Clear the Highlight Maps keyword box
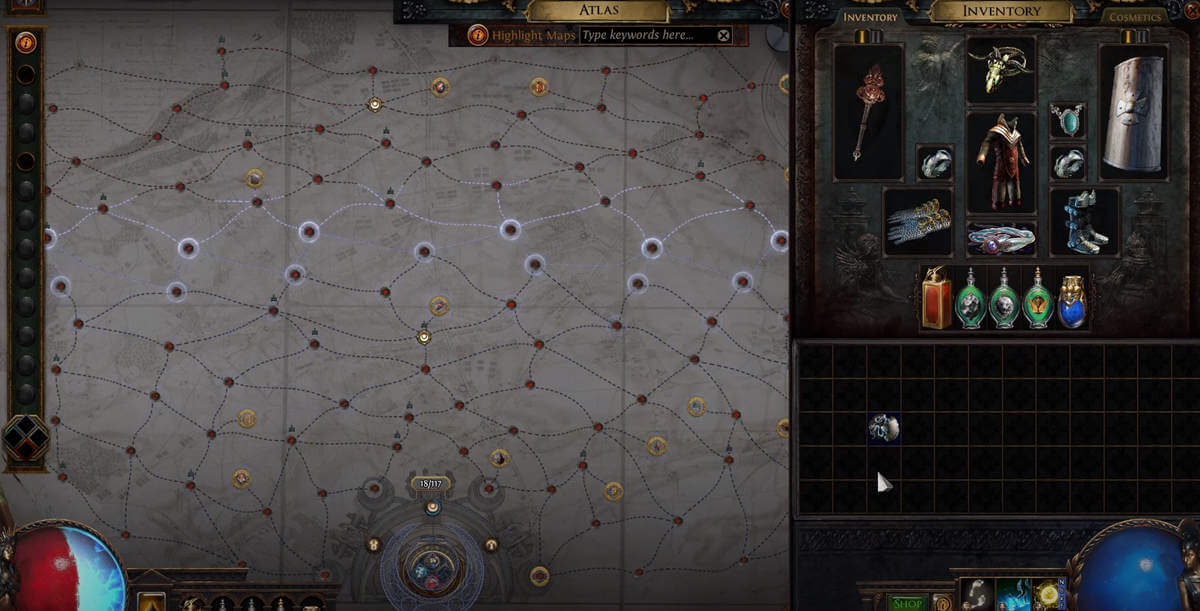The image size is (1200, 611). click(724, 35)
